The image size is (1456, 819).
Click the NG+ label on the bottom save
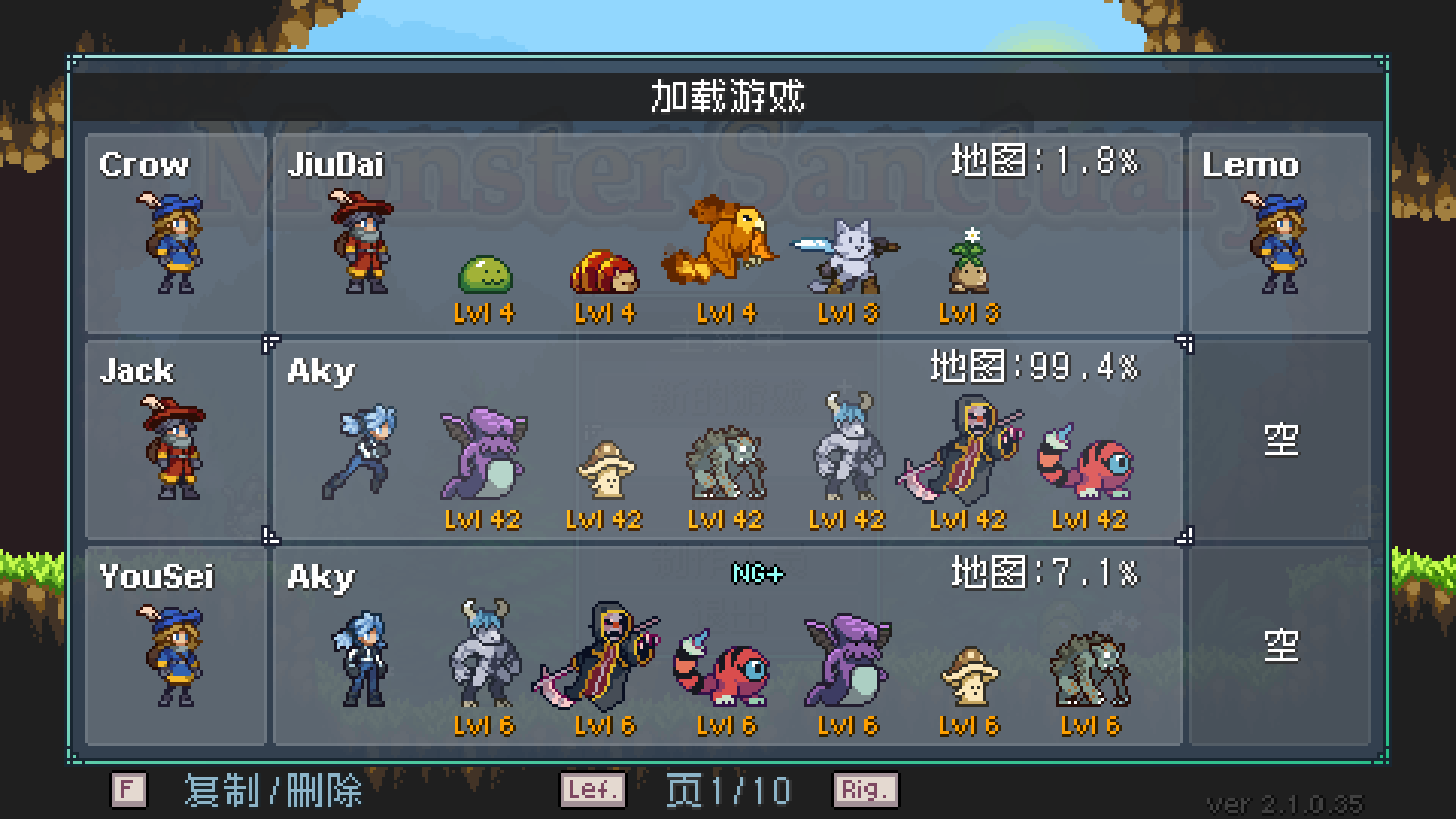(x=755, y=574)
